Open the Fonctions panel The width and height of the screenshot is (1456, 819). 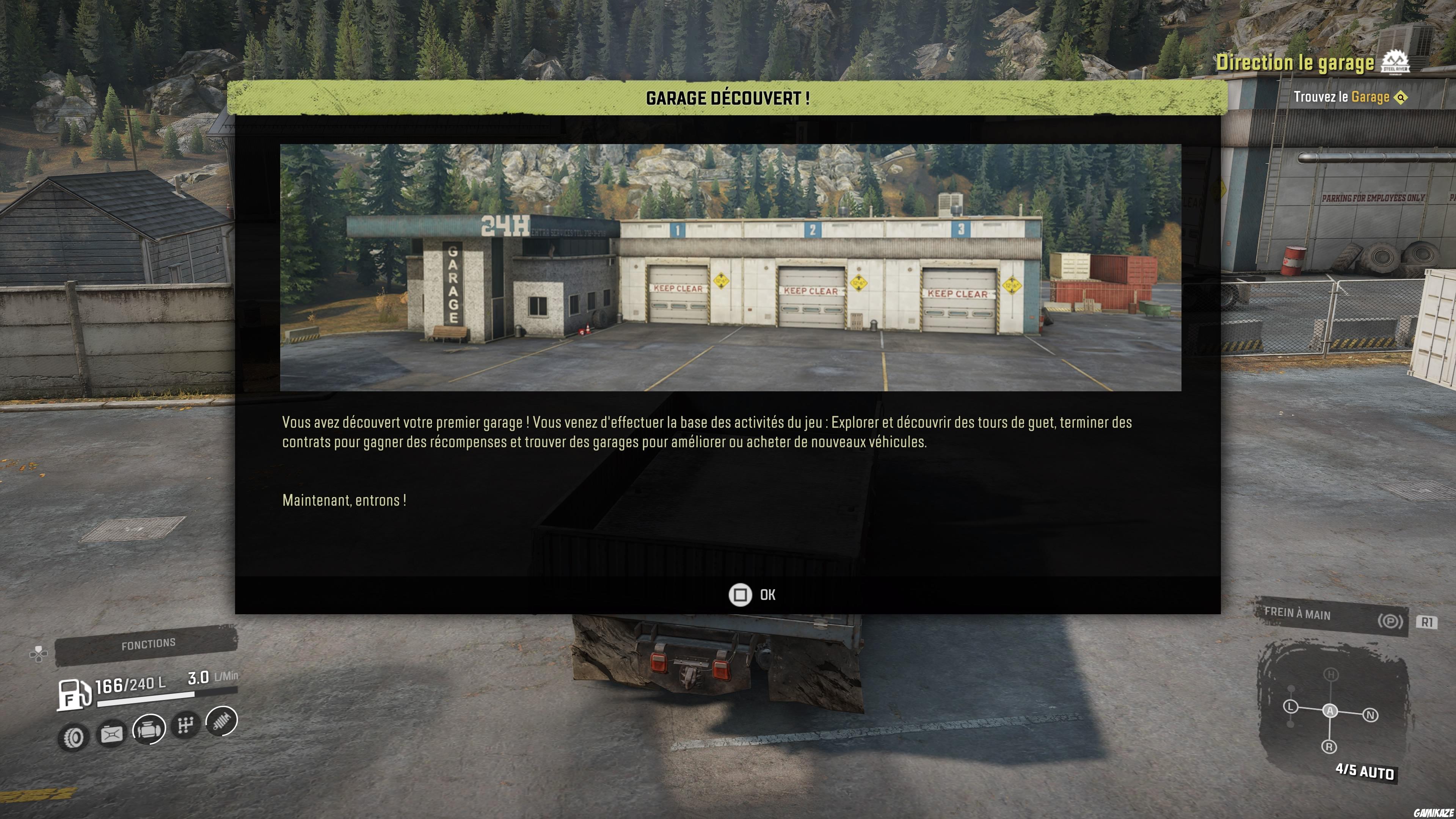(147, 644)
